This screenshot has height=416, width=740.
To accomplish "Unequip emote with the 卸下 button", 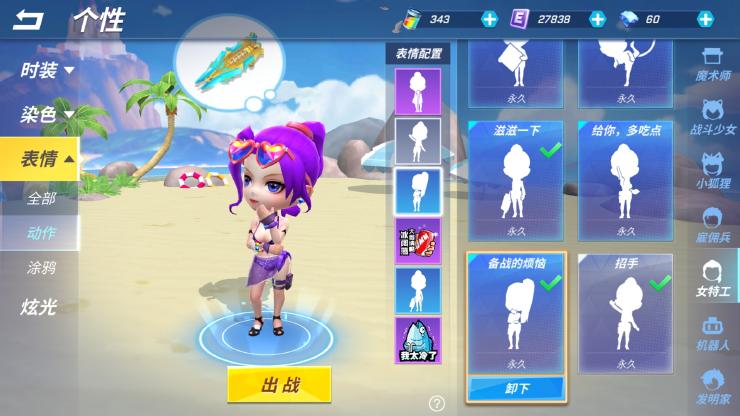I will 516,387.
